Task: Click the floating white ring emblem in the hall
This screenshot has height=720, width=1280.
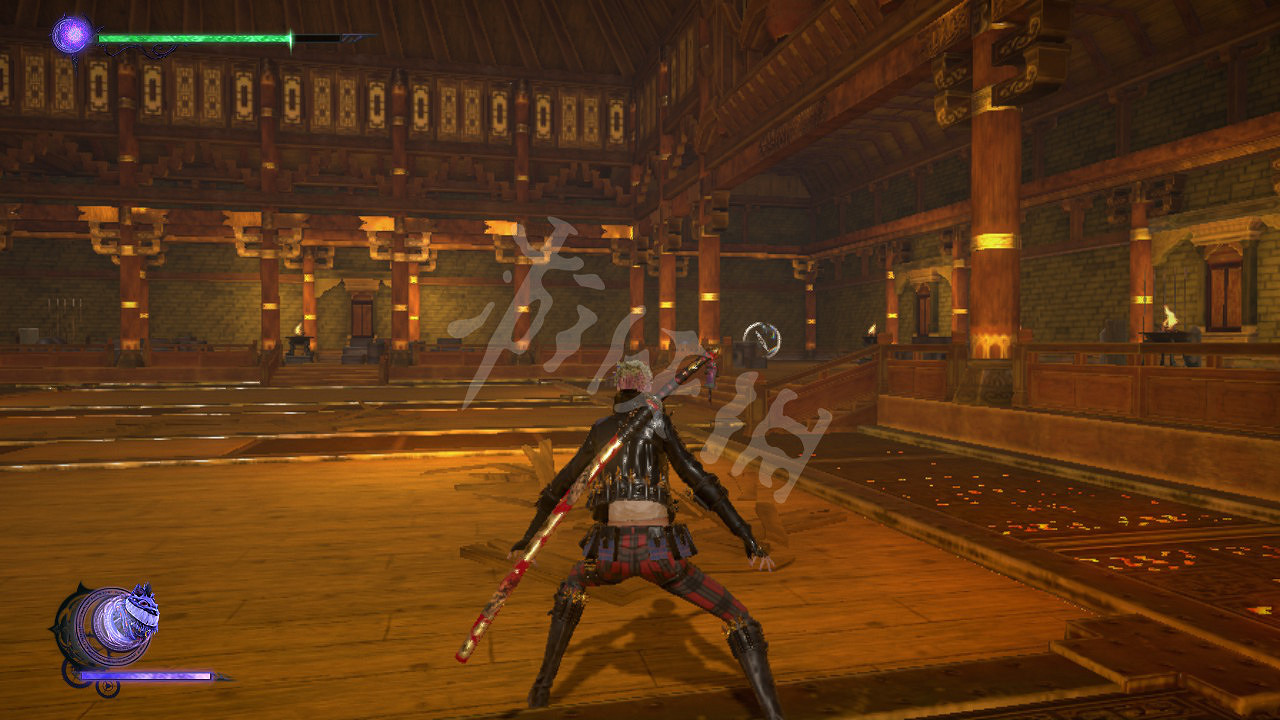Action: point(761,339)
